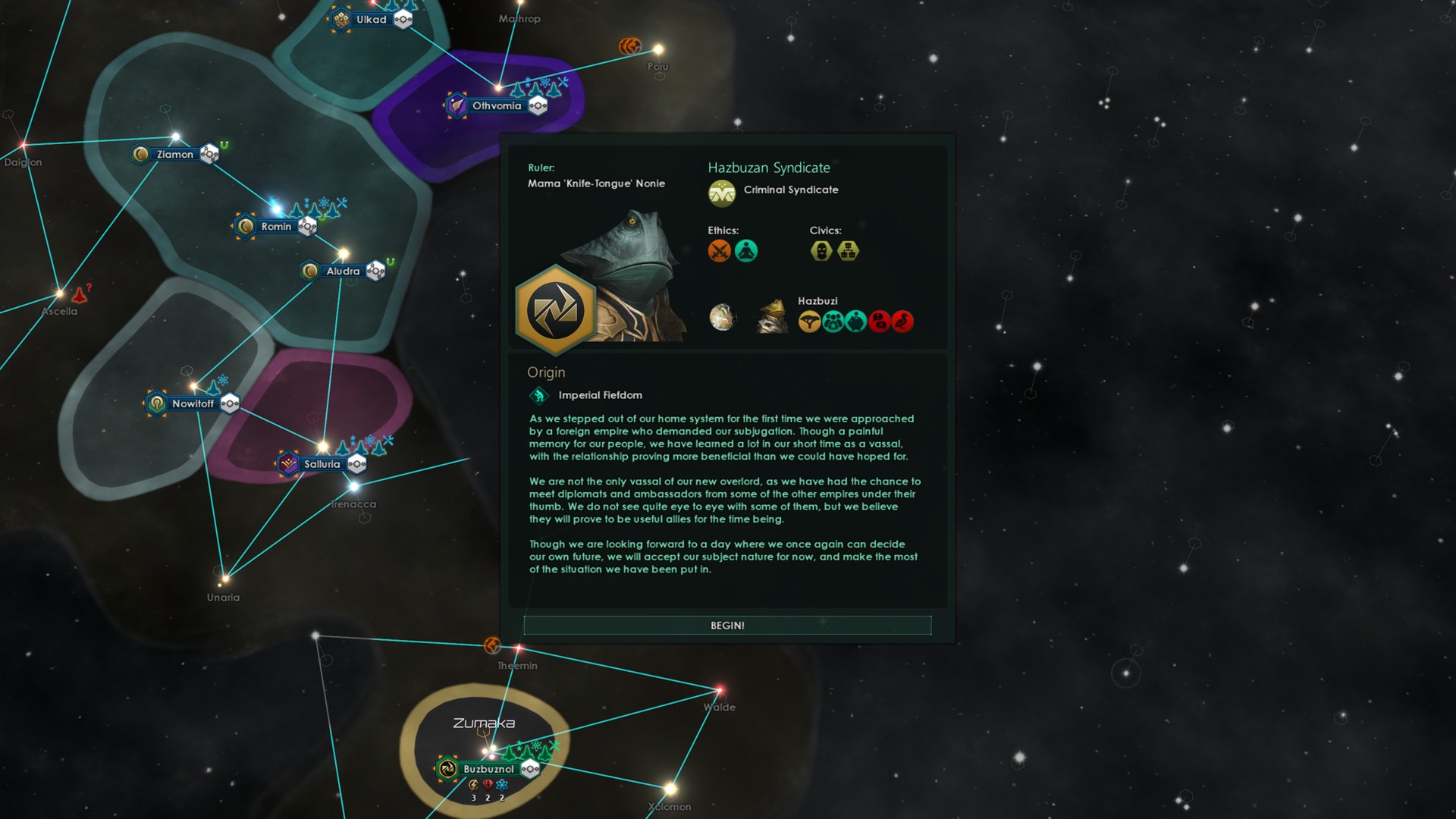Click the Imperial Fiefdom origin icon

point(539,395)
